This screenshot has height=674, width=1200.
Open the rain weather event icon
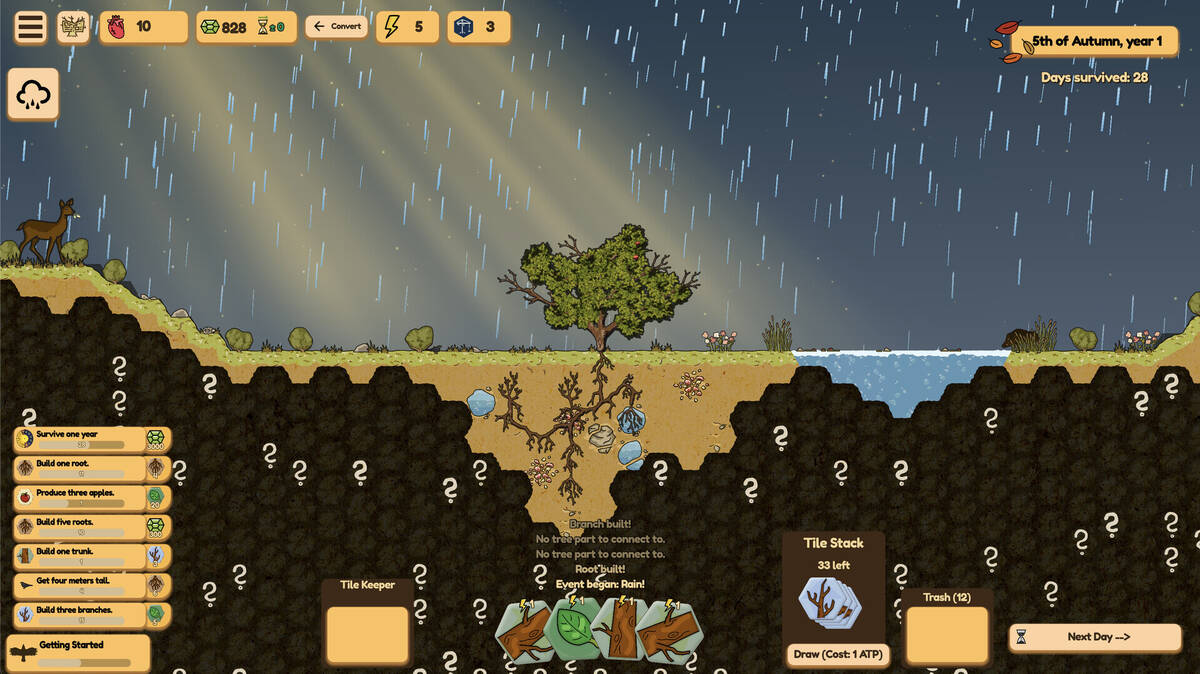33,95
